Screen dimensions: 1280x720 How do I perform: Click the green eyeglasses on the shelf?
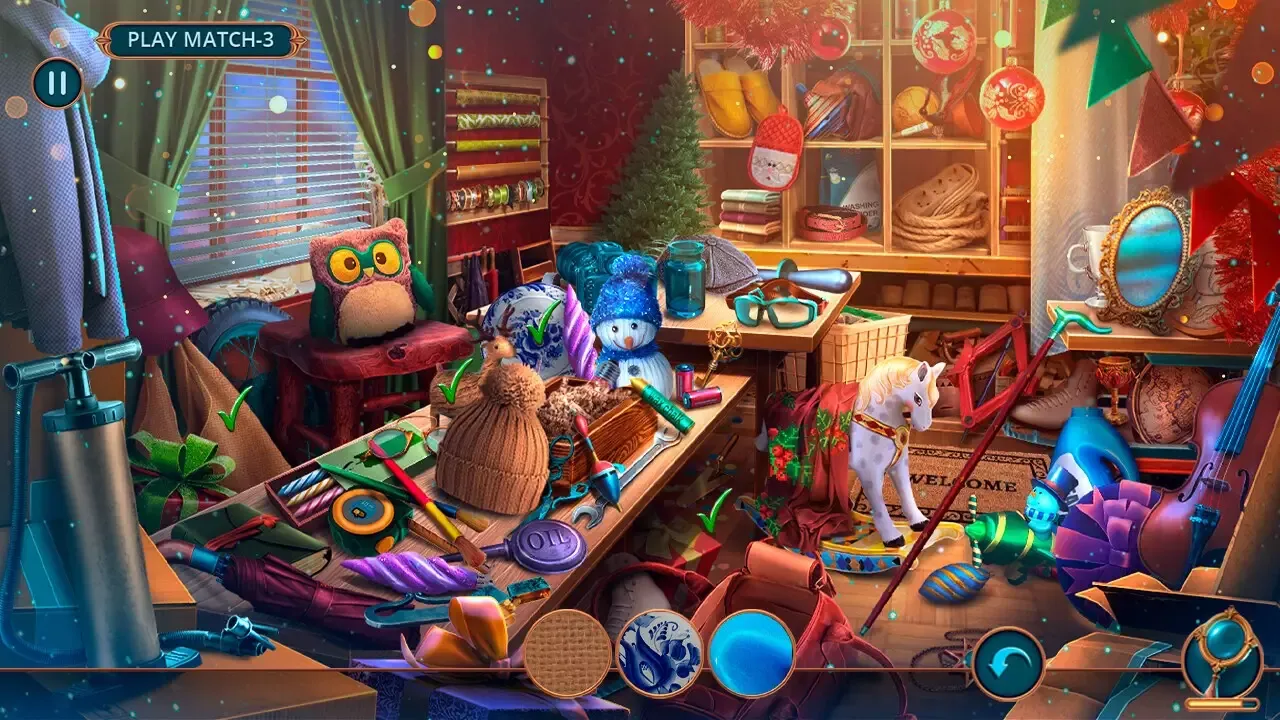[x=773, y=310]
